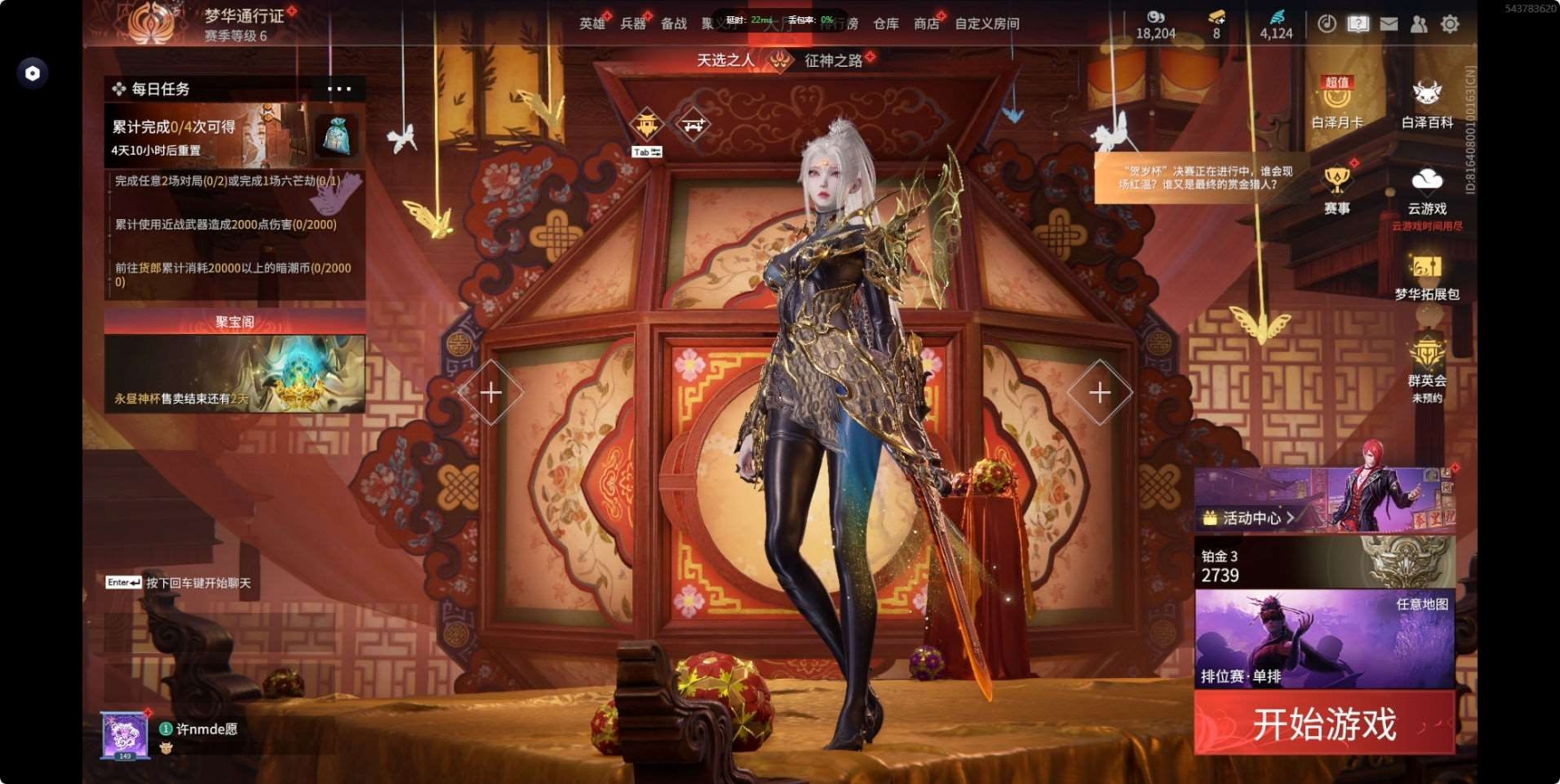Open 梦华通行证 battle pass
The height and width of the screenshot is (784, 1560).
point(243,16)
